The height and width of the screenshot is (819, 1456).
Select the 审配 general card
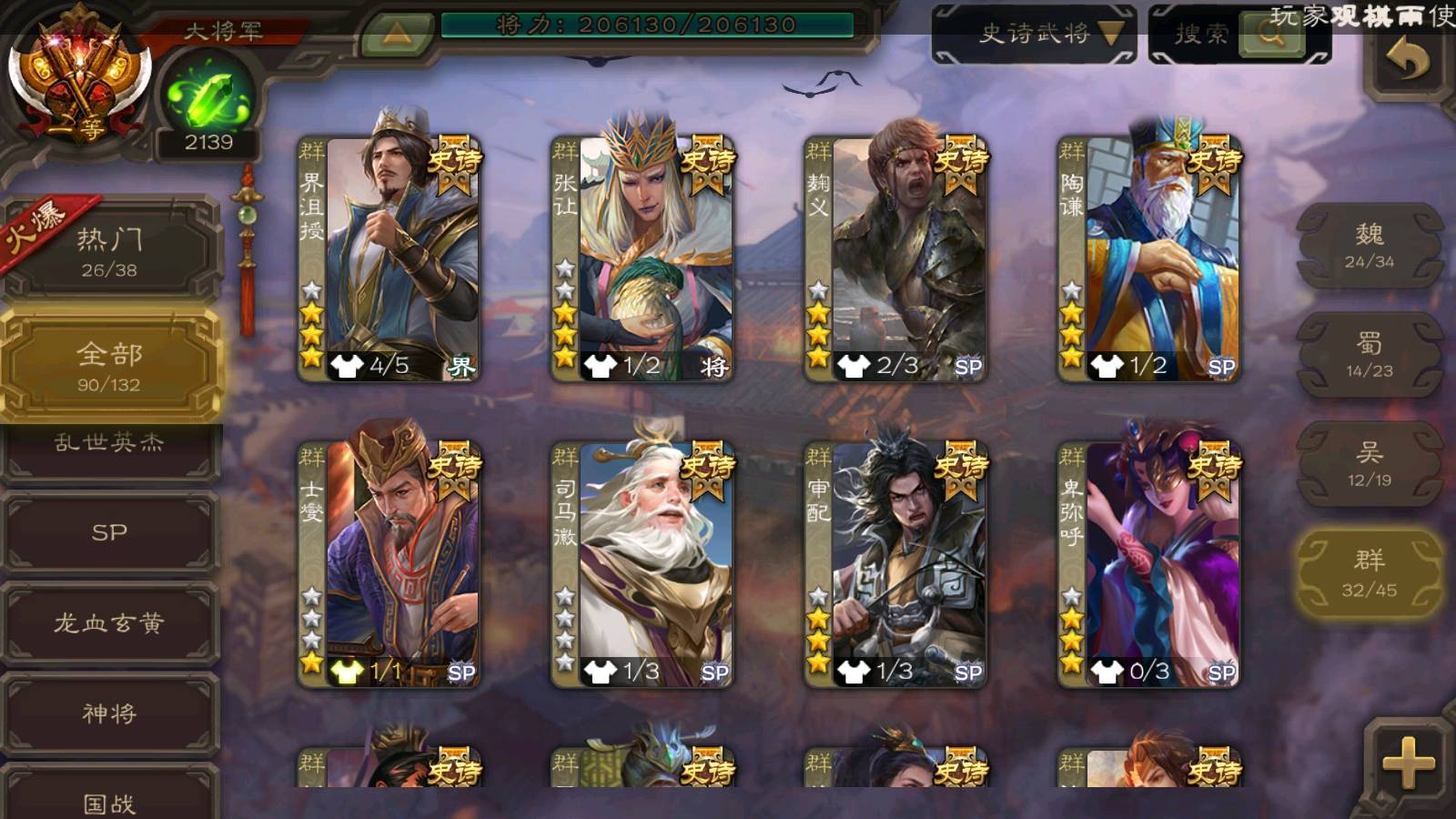click(895, 564)
